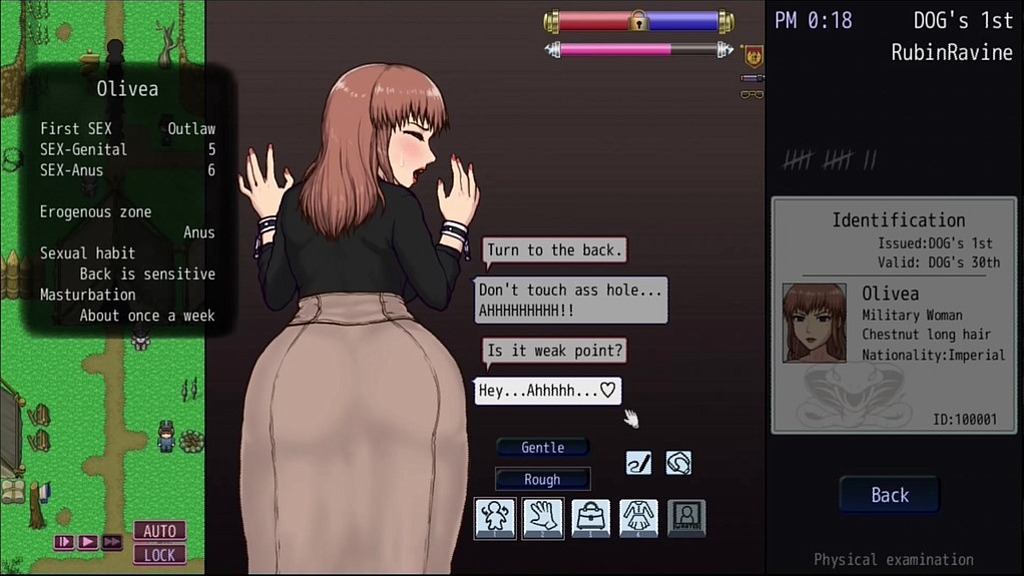Click the normal-speed play button

tap(88, 542)
